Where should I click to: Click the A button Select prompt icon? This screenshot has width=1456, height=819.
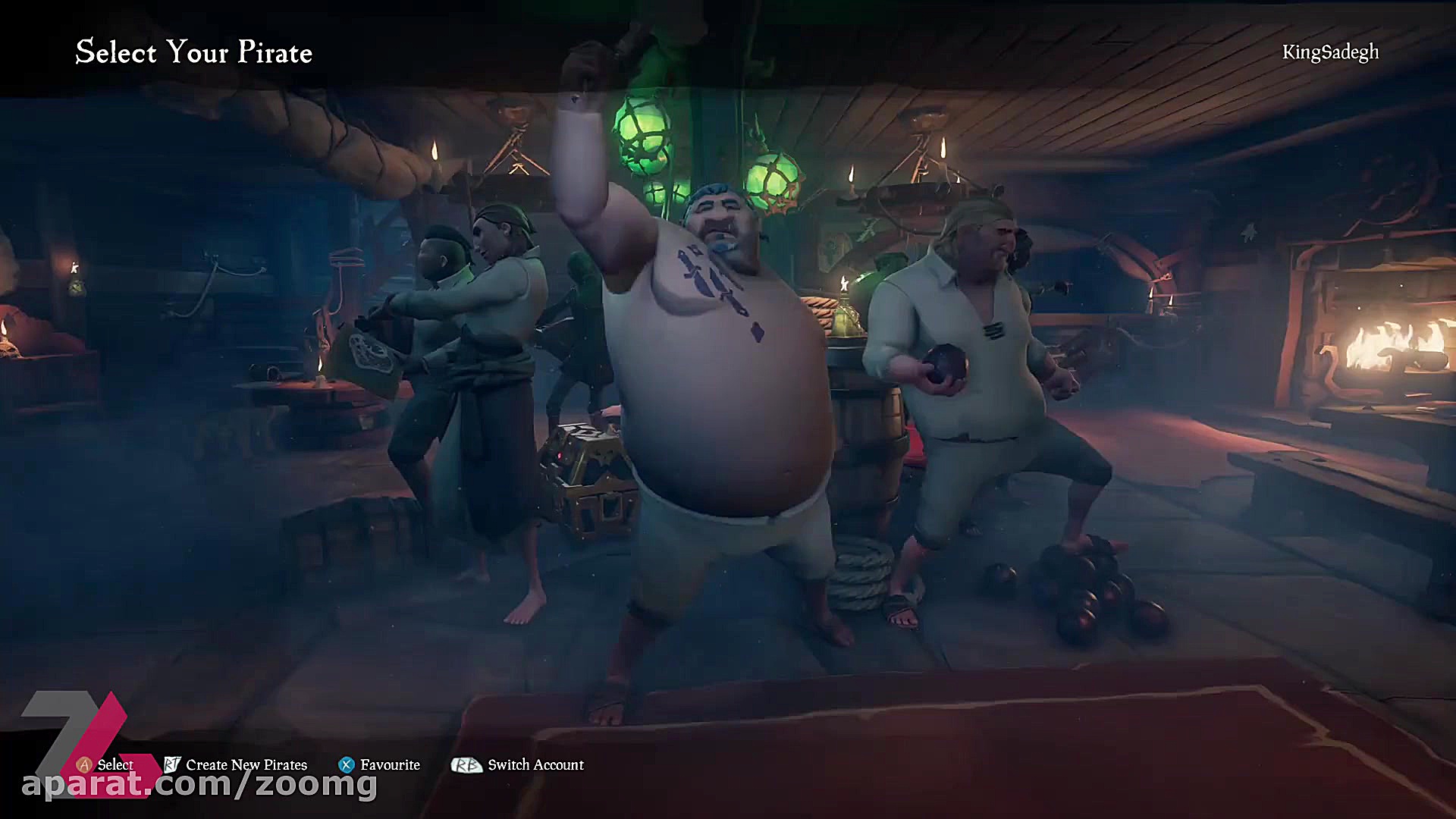point(86,765)
